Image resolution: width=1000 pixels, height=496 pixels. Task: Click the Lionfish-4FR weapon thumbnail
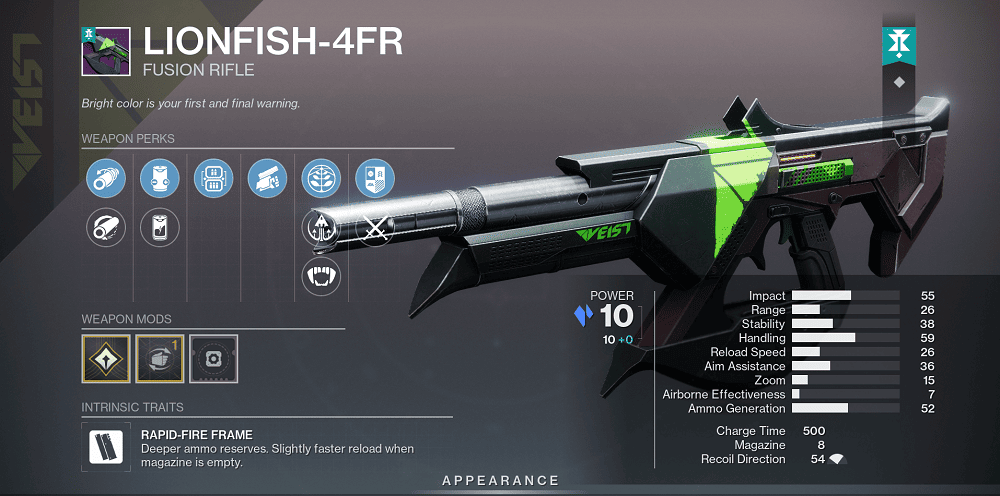pos(105,51)
